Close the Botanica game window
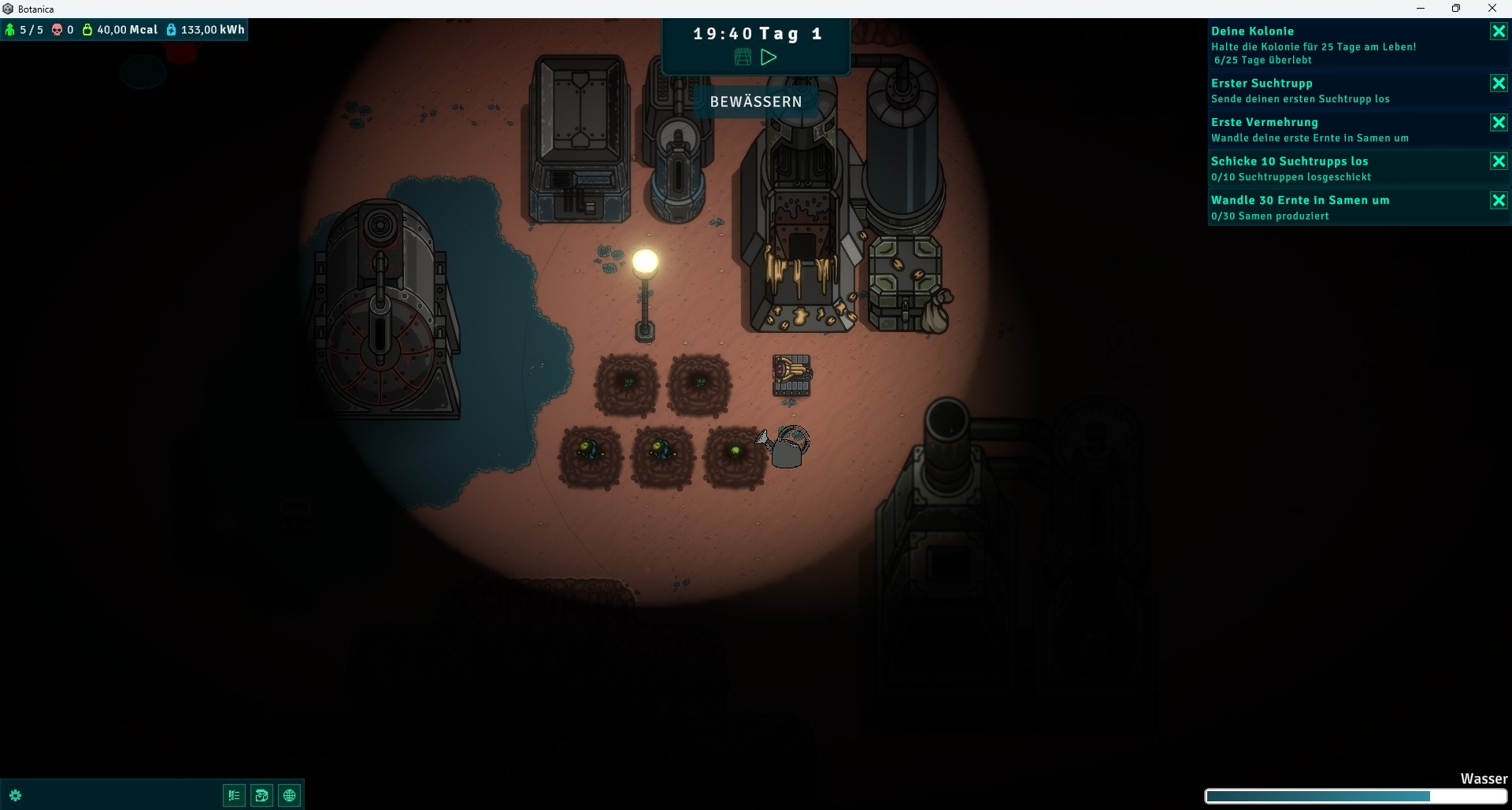This screenshot has height=810, width=1512. click(x=1492, y=9)
